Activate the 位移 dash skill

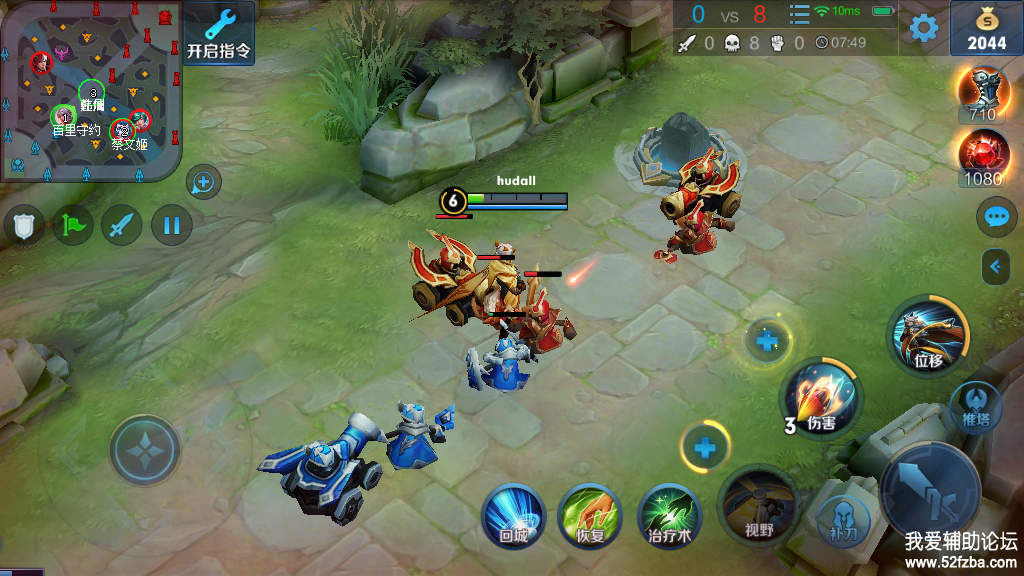[928, 336]
